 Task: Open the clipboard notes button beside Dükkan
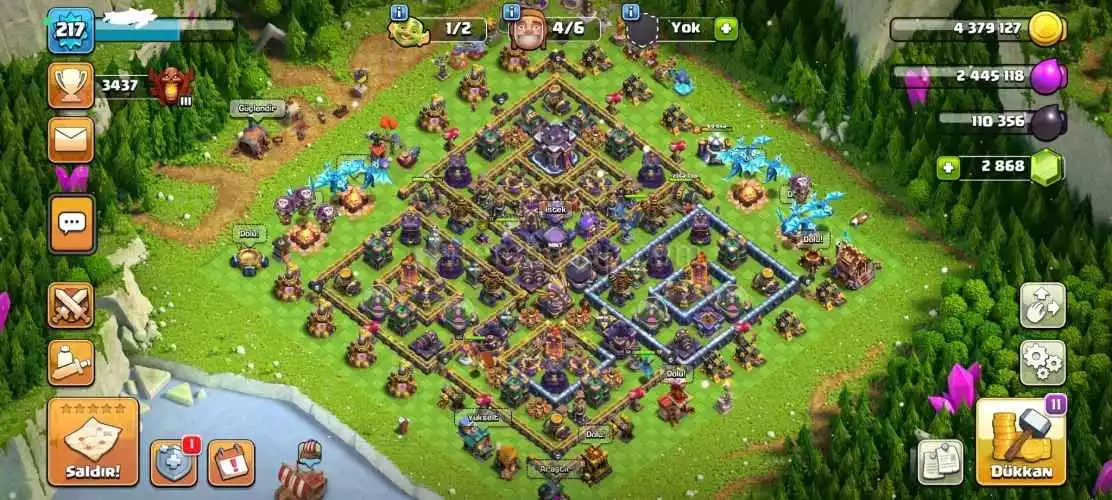coord(940,461)
